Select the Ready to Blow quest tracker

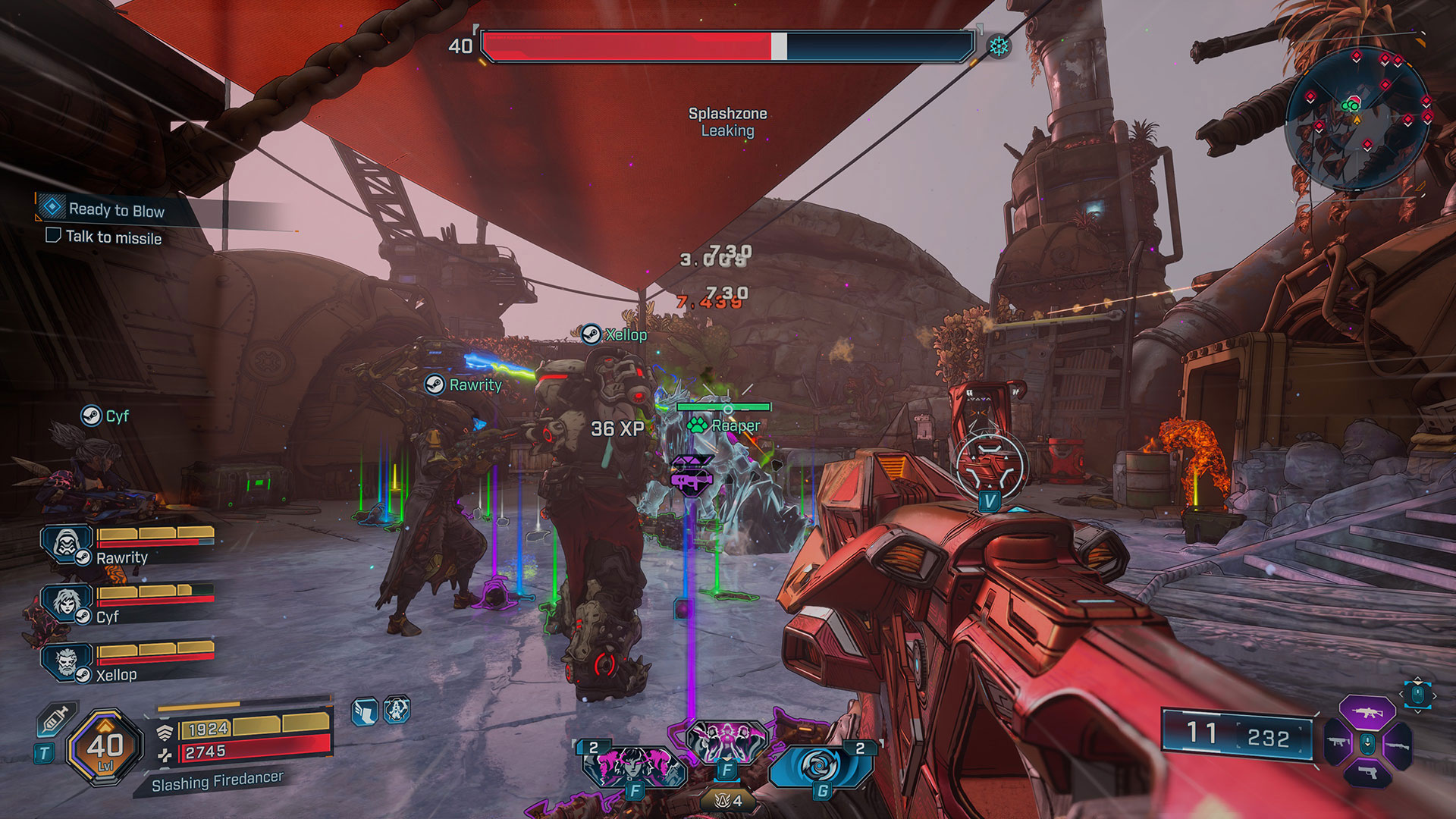pos(116,209)
